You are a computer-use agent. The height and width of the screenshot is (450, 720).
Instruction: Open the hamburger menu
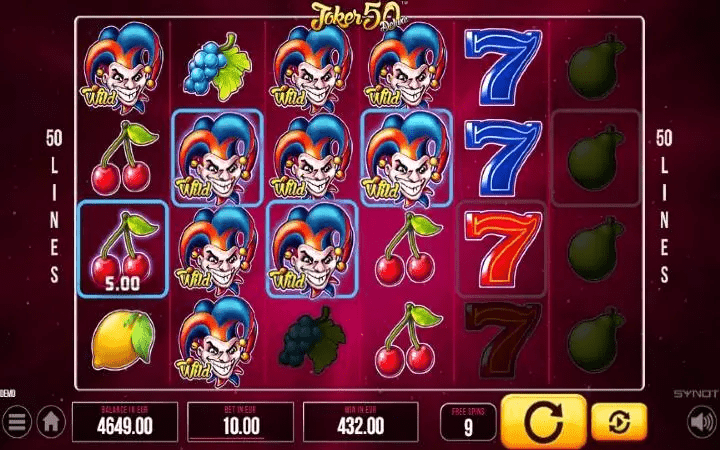16,422
